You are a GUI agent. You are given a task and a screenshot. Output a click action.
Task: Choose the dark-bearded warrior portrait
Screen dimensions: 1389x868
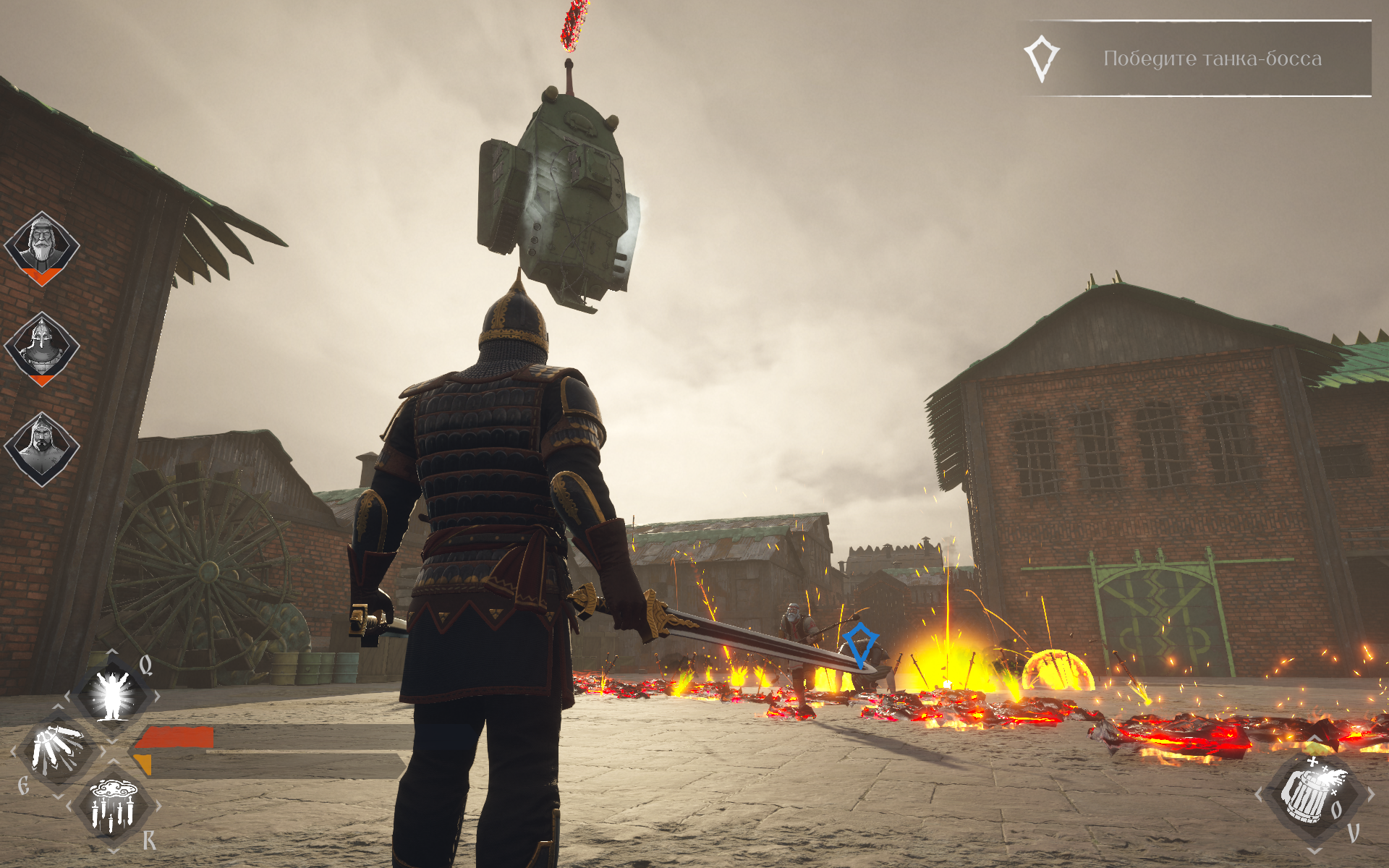pyautogui.click(x=42, y=446)
